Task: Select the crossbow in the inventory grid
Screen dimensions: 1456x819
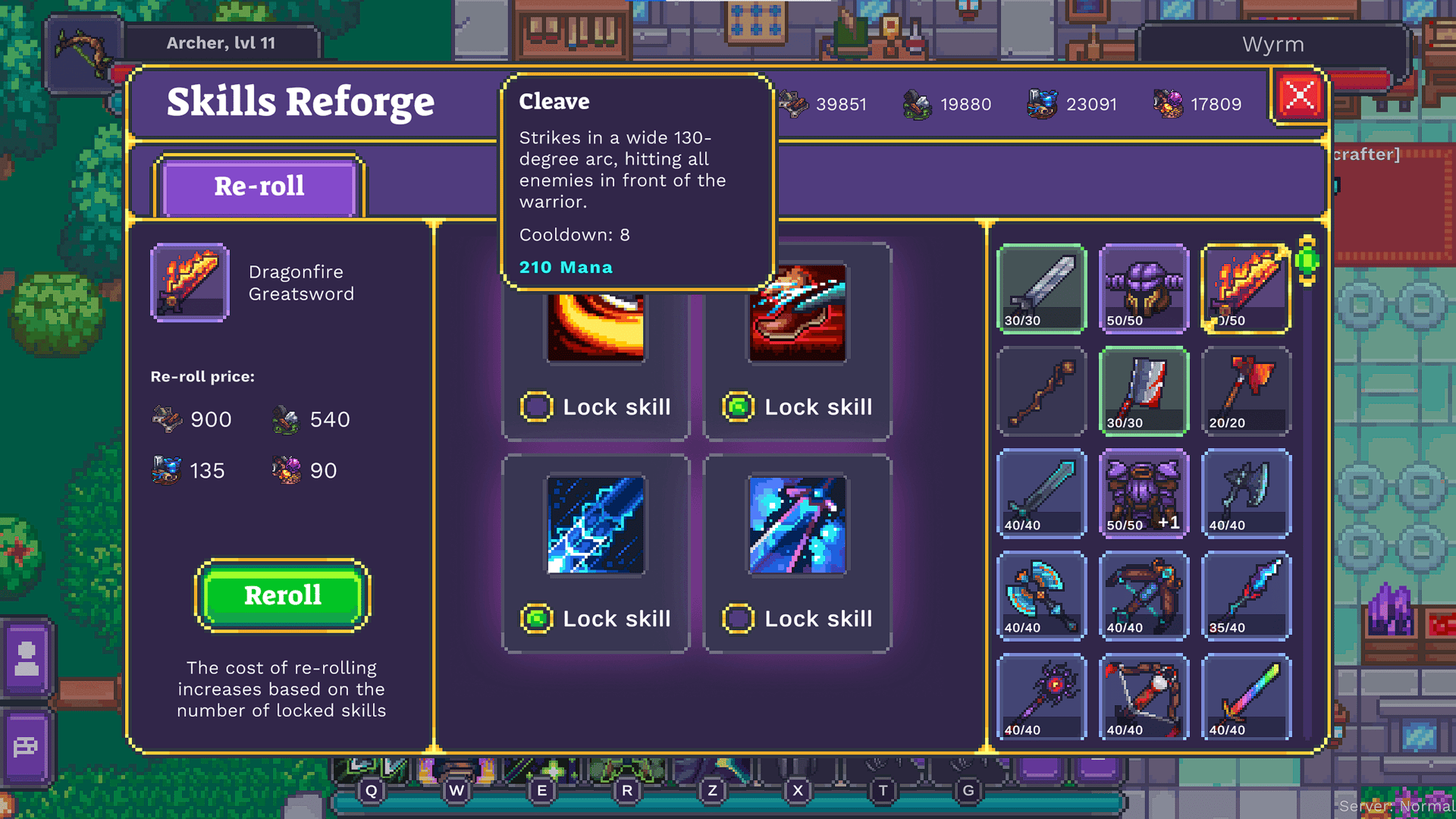Action: [x=1144, y=595]
